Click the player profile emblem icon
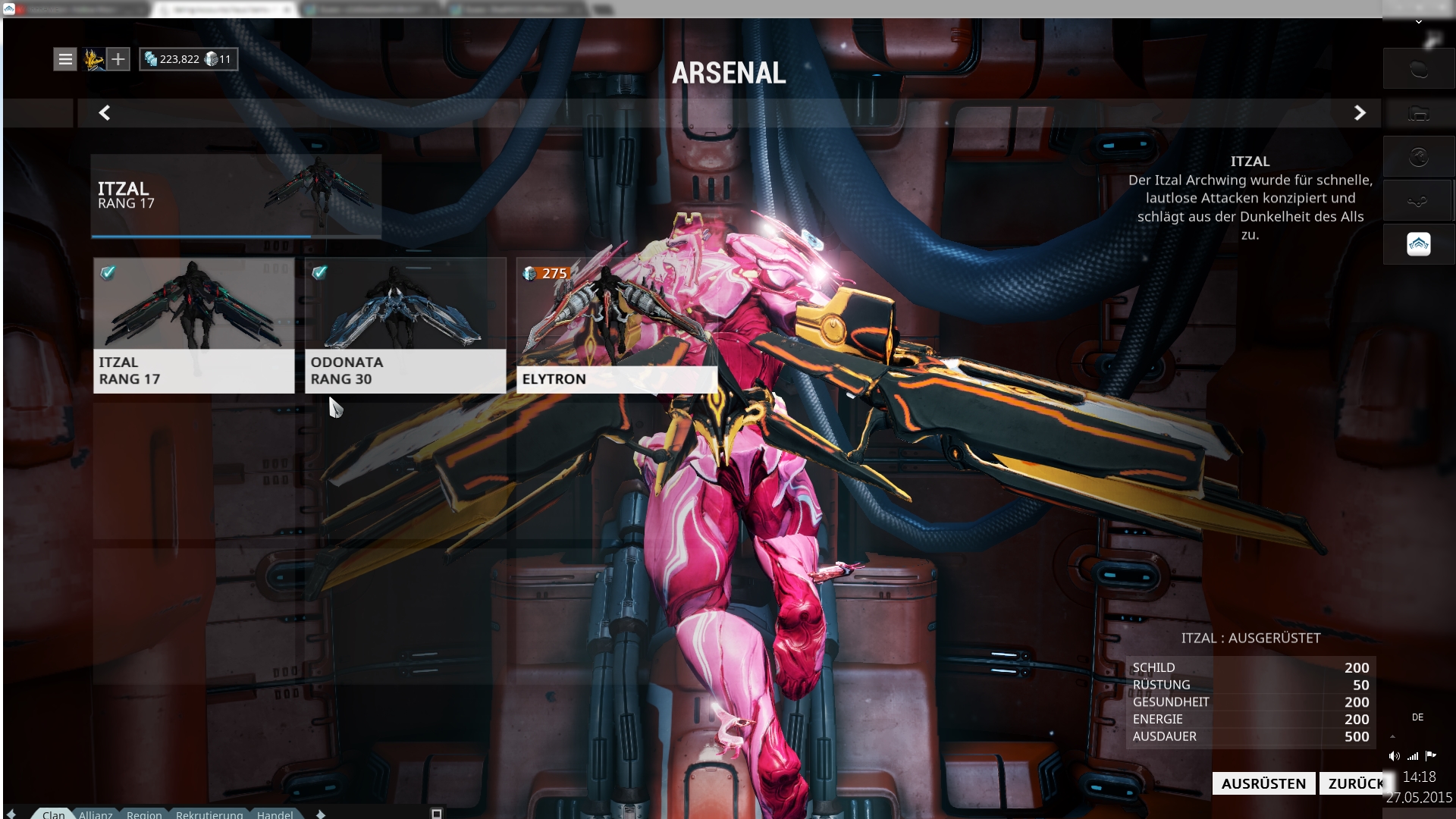The width and height of the screenshot is (1456, 819). [x=94, y=59]
